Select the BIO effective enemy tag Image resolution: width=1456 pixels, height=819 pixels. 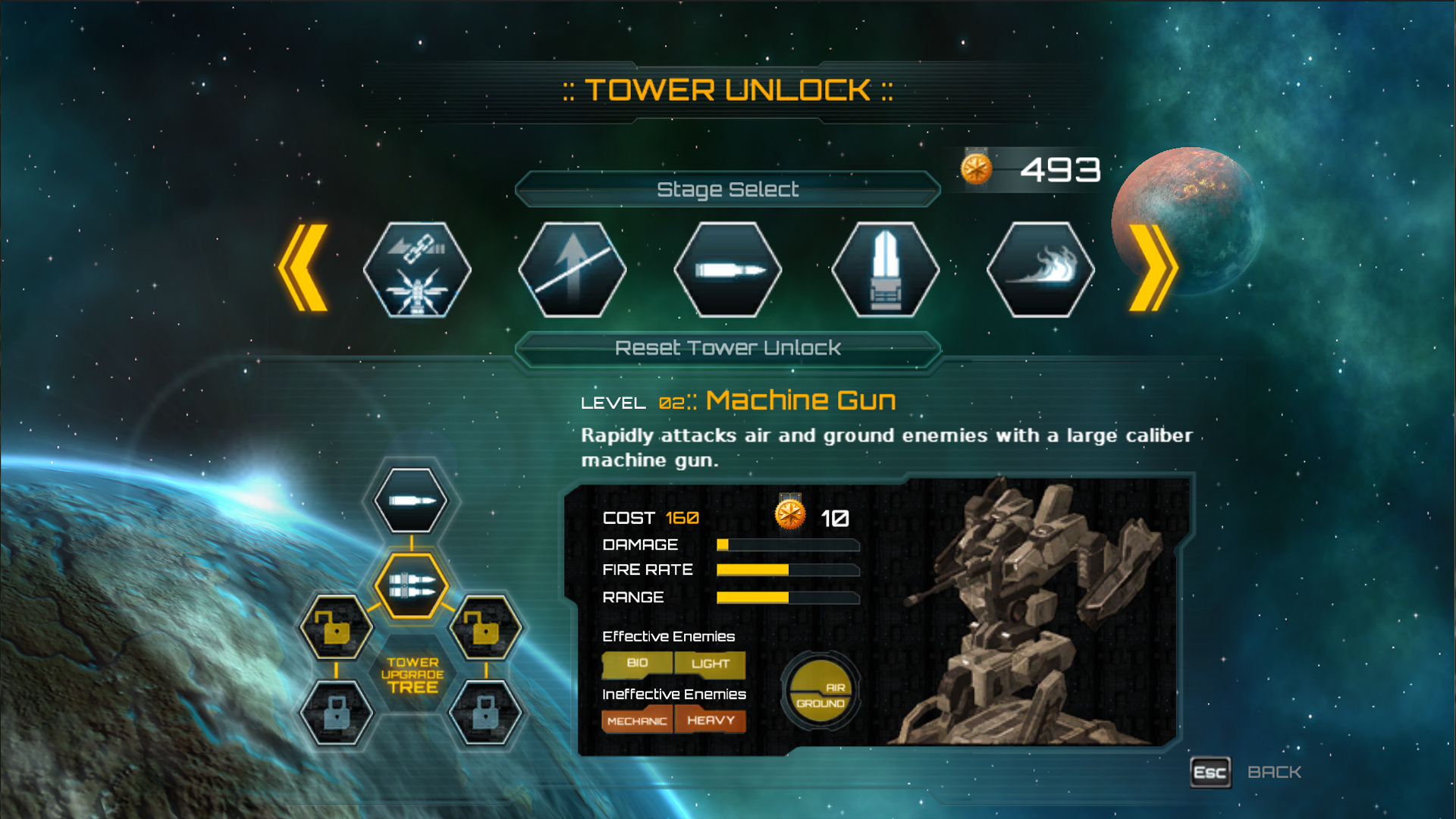coord(637,663)
